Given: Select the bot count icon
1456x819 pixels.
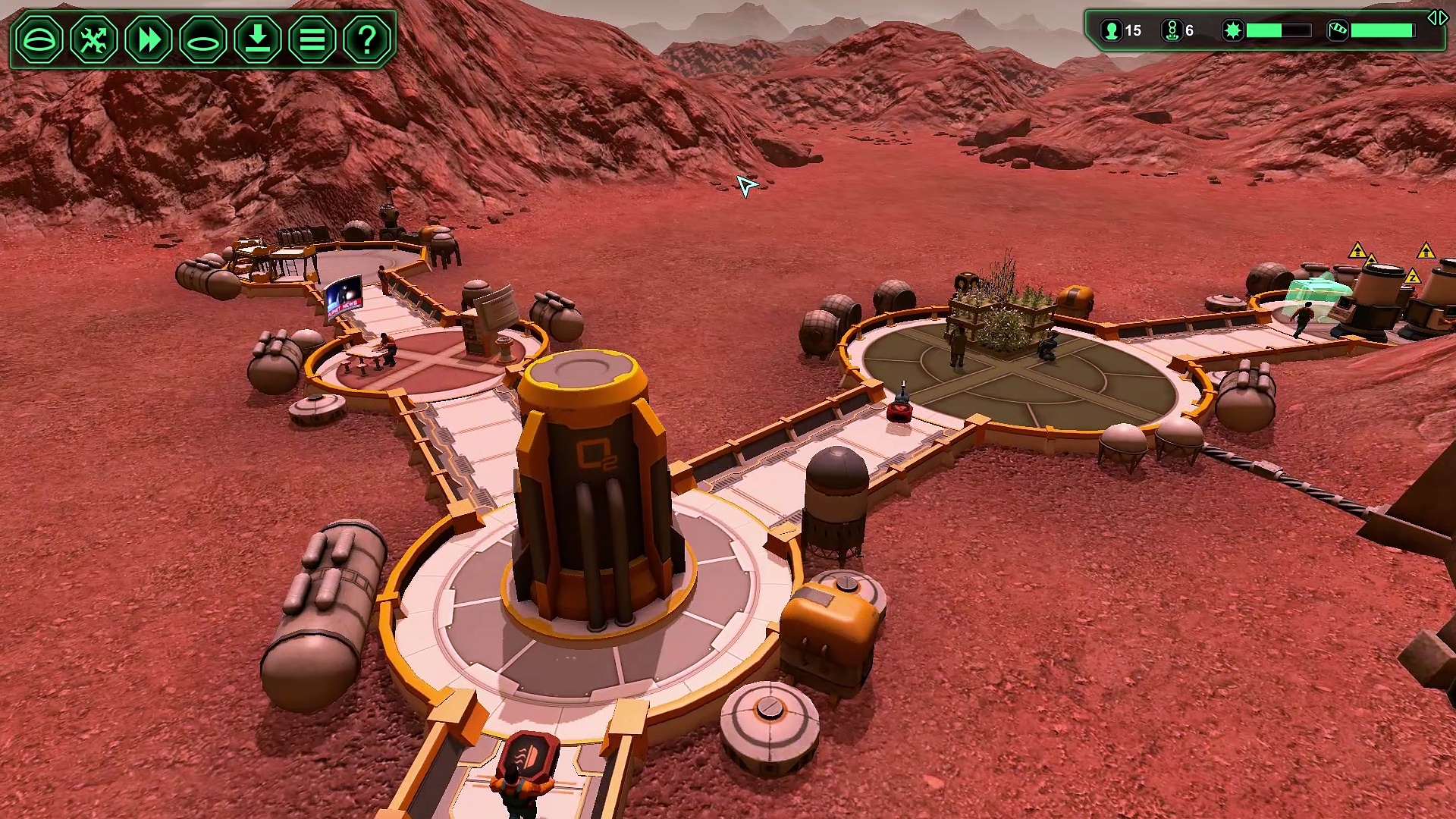Looking at the screenshot, I should [x=1172, y=31].
